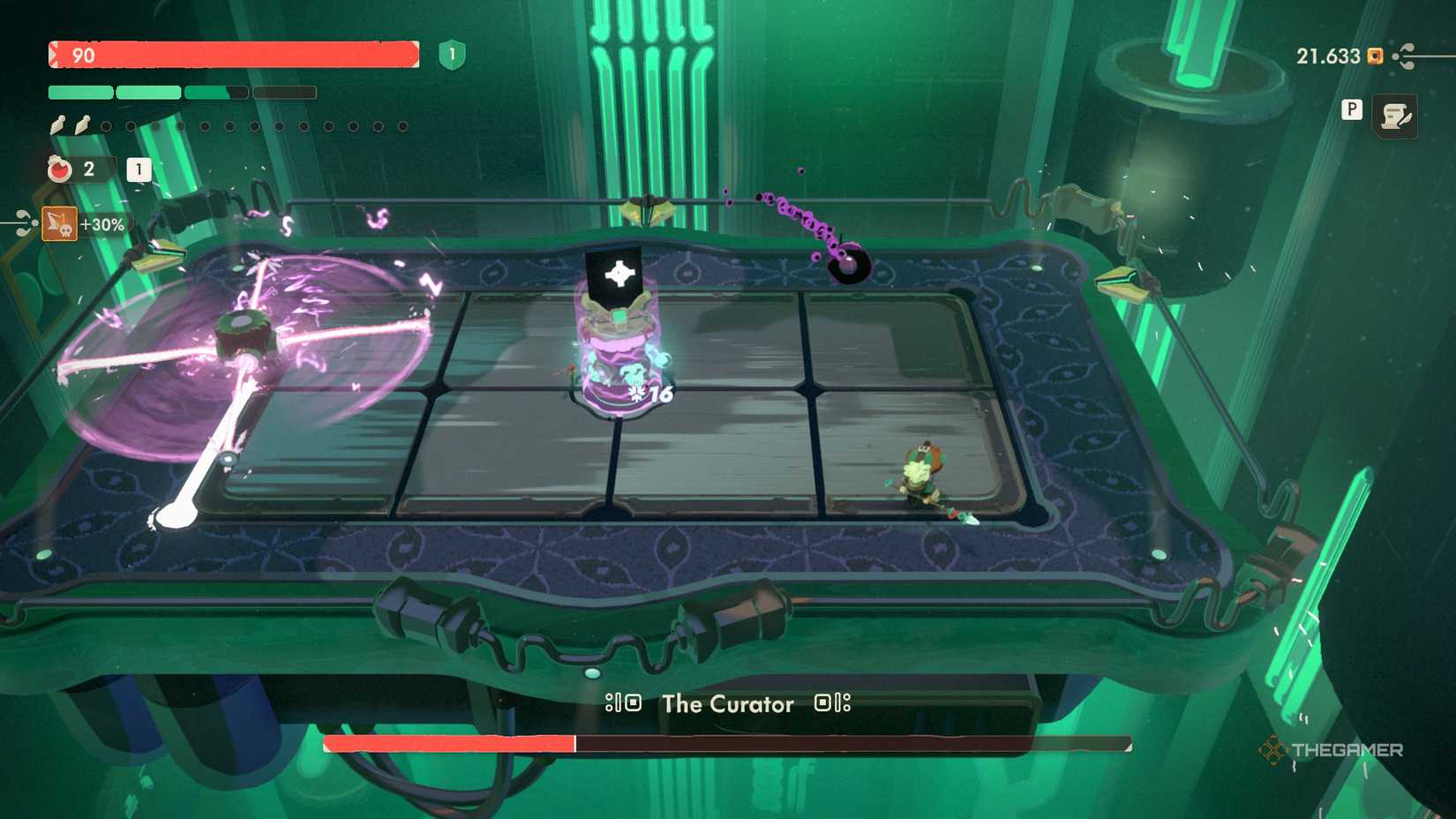Click the orange gem currency icon beside 21.633
Viewport: 1456px width, 819px height.
tap(1375, 57)
